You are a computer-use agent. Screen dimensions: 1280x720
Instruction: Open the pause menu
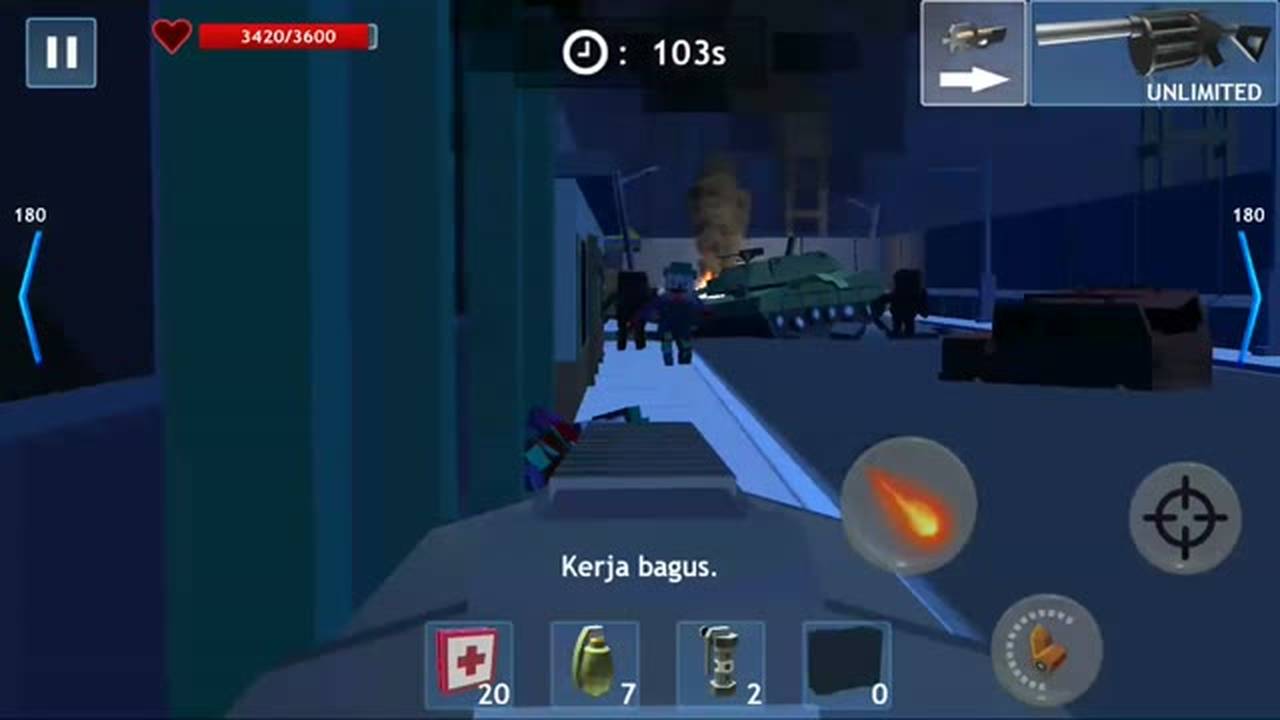tap(61, 51)
